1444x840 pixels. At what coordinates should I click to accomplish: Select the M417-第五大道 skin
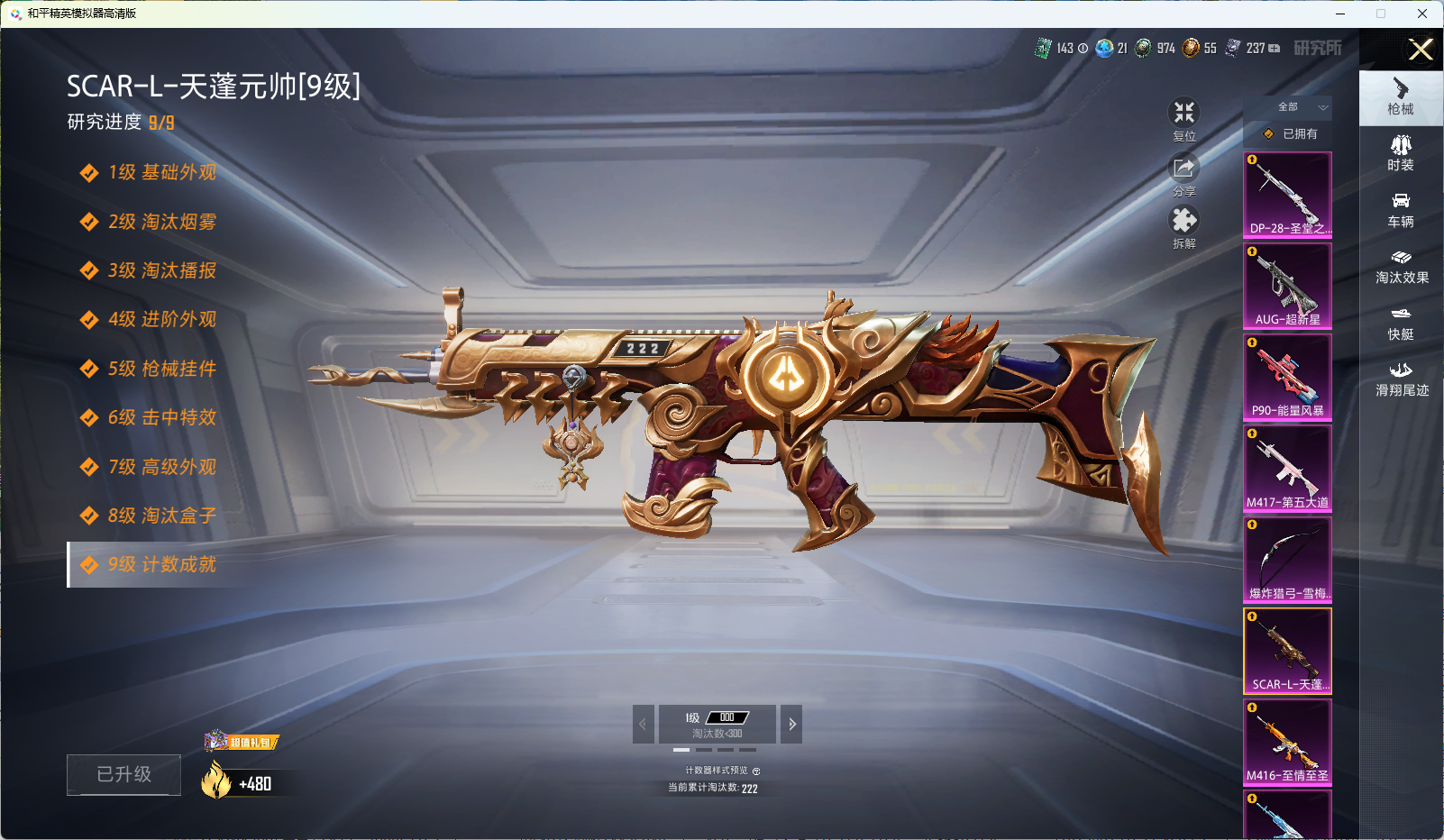tap(1287, 469)
